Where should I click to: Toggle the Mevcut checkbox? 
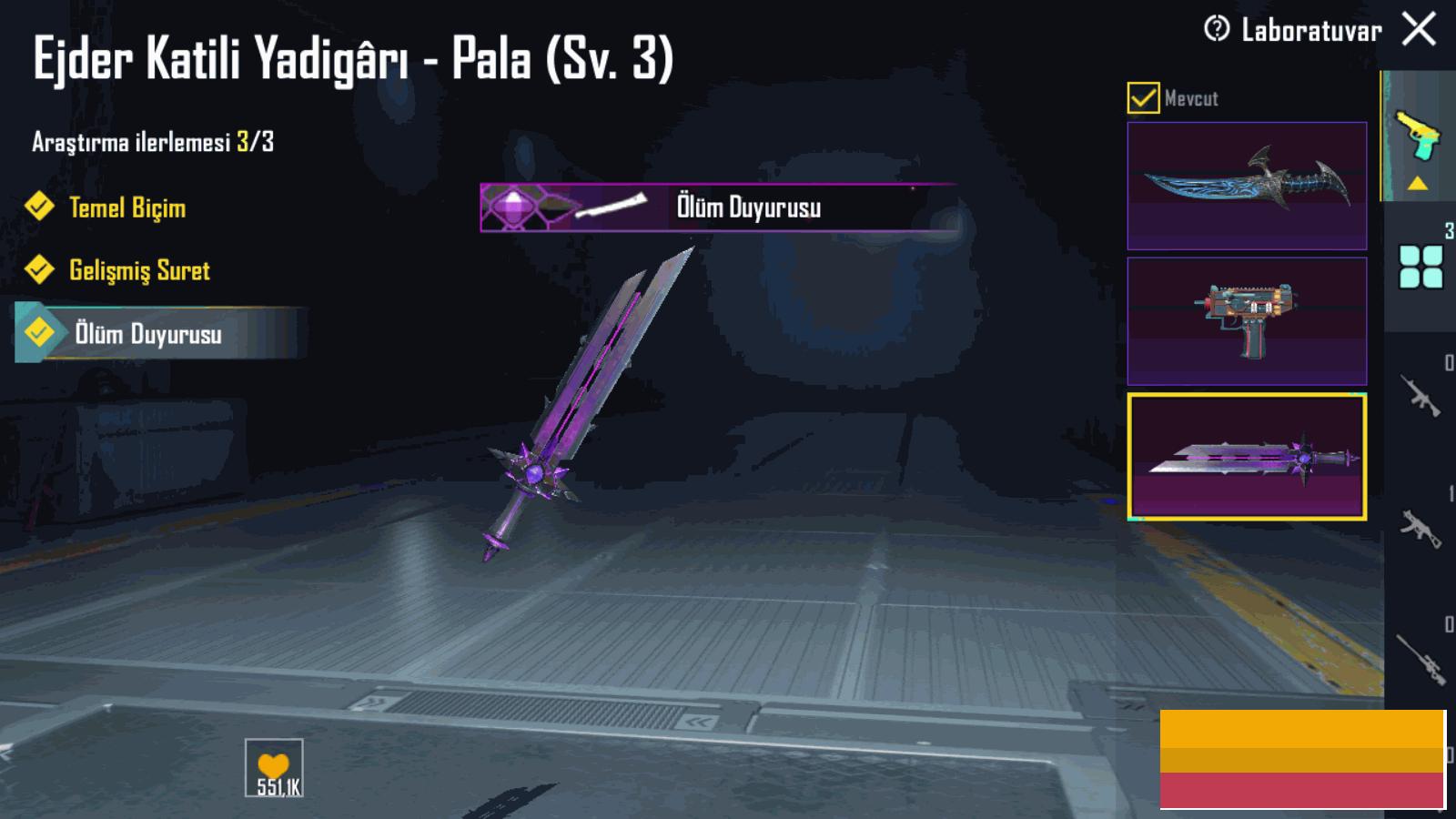[1143, 98]
